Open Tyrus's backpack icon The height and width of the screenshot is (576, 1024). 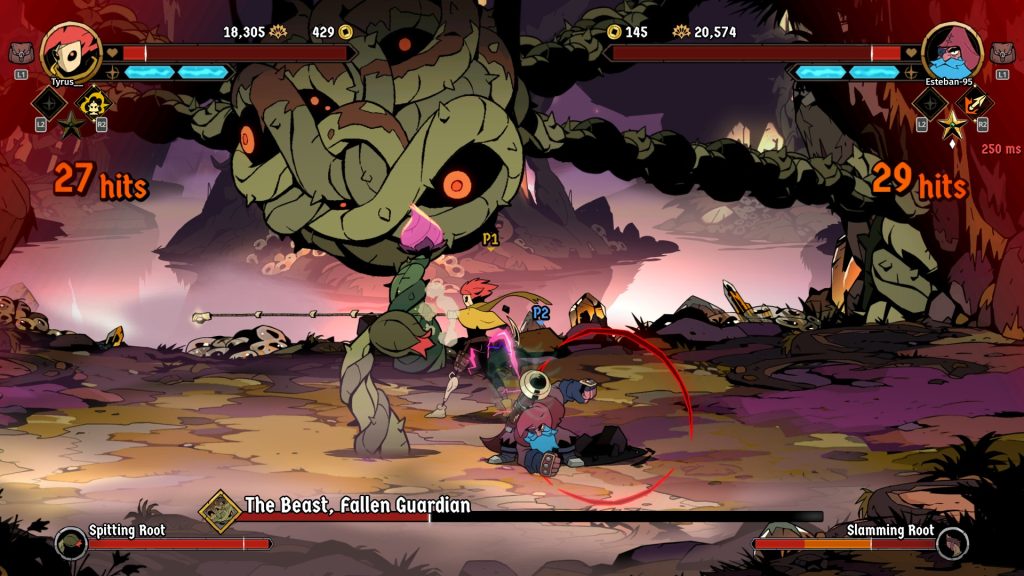tap(20, 53)
